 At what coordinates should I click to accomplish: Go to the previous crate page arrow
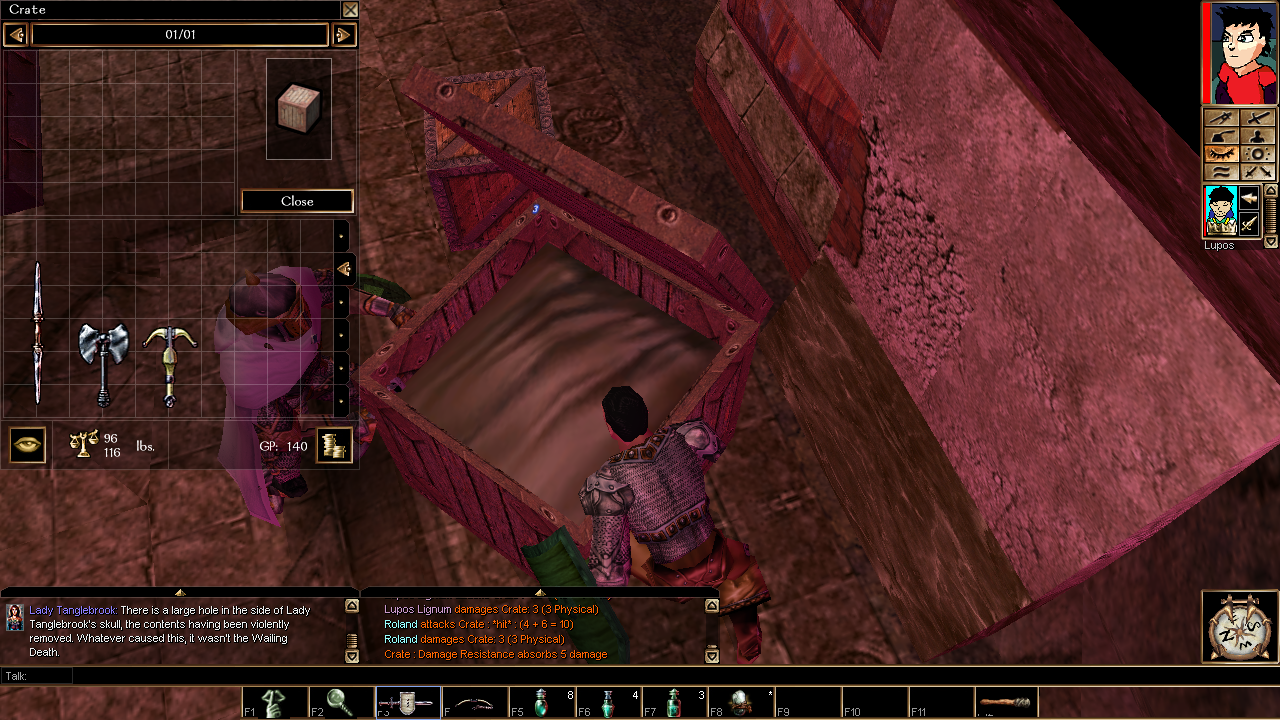[15, 35]
